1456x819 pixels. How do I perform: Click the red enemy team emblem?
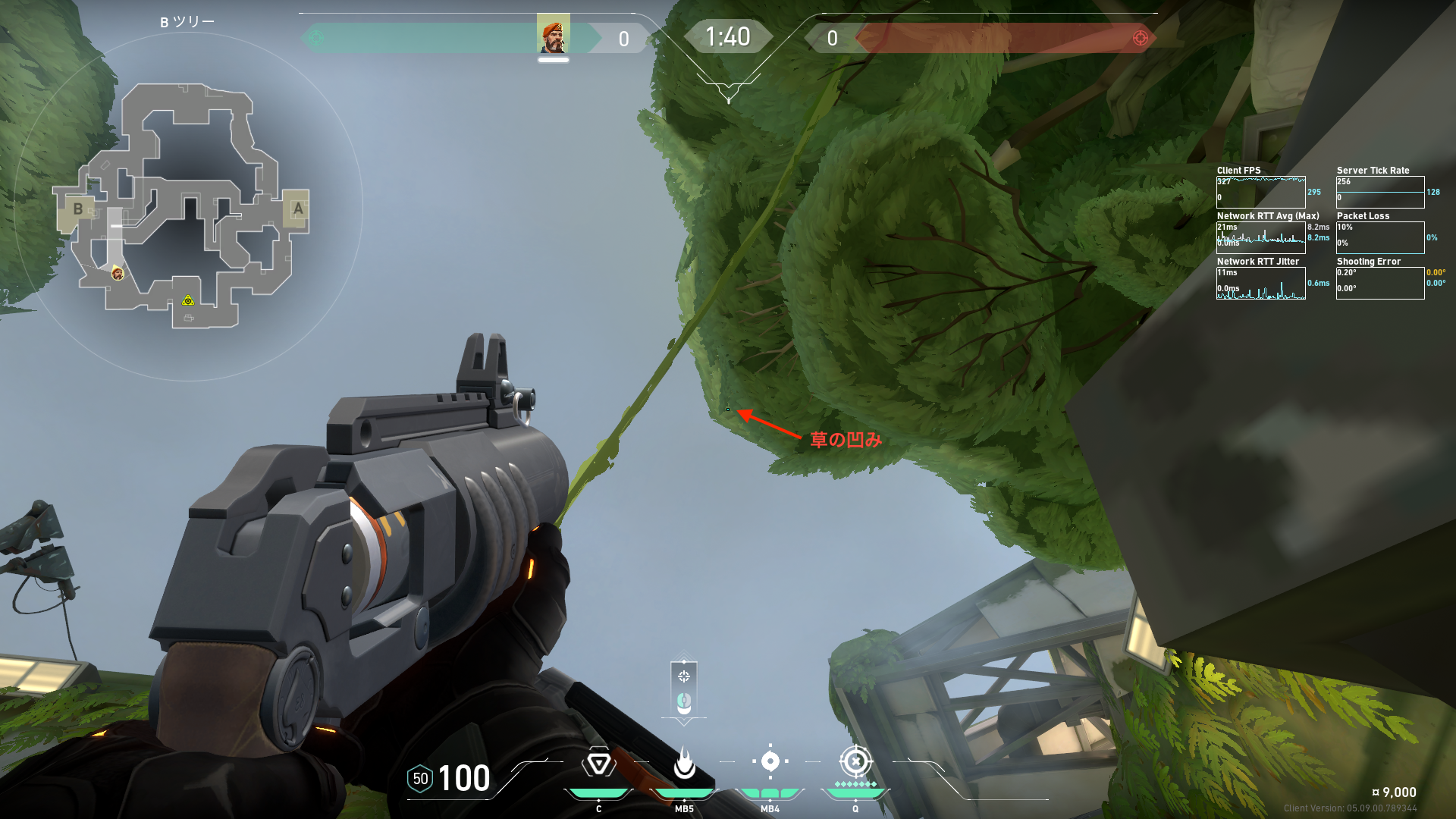pyautogui.click(x=1140, y=38)
